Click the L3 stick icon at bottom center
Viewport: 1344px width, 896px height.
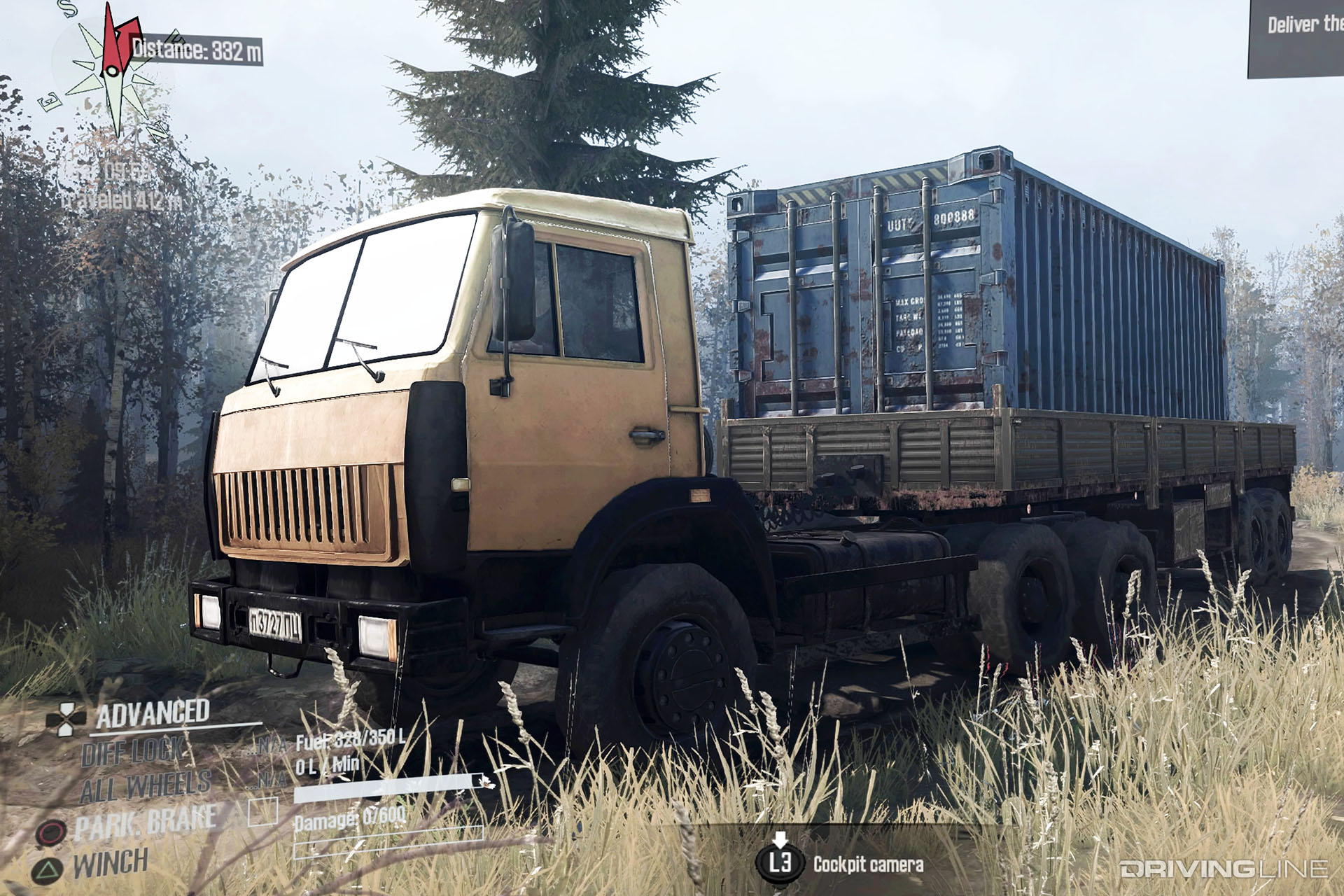click(780, 862)
